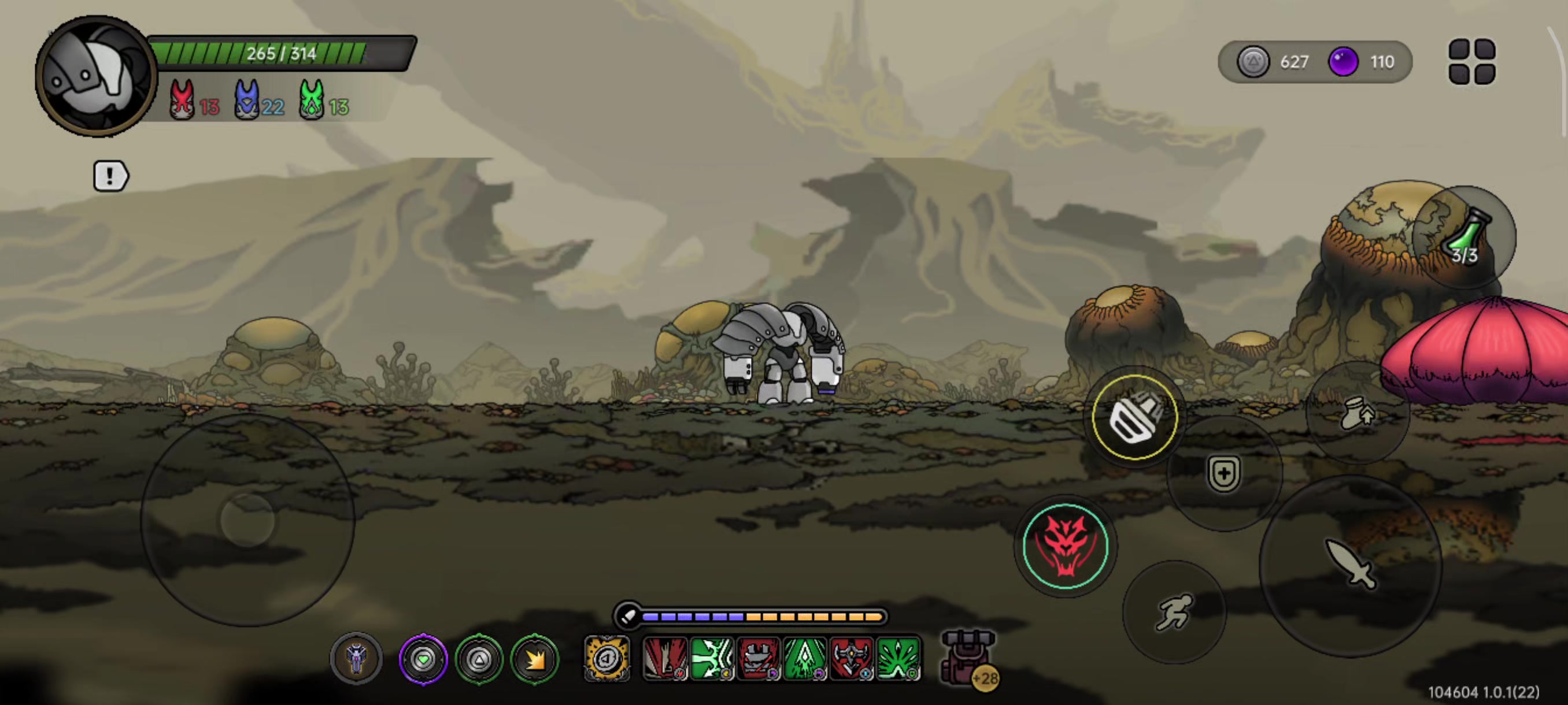Activate the running figure dash button

(x=1174, y=612)
